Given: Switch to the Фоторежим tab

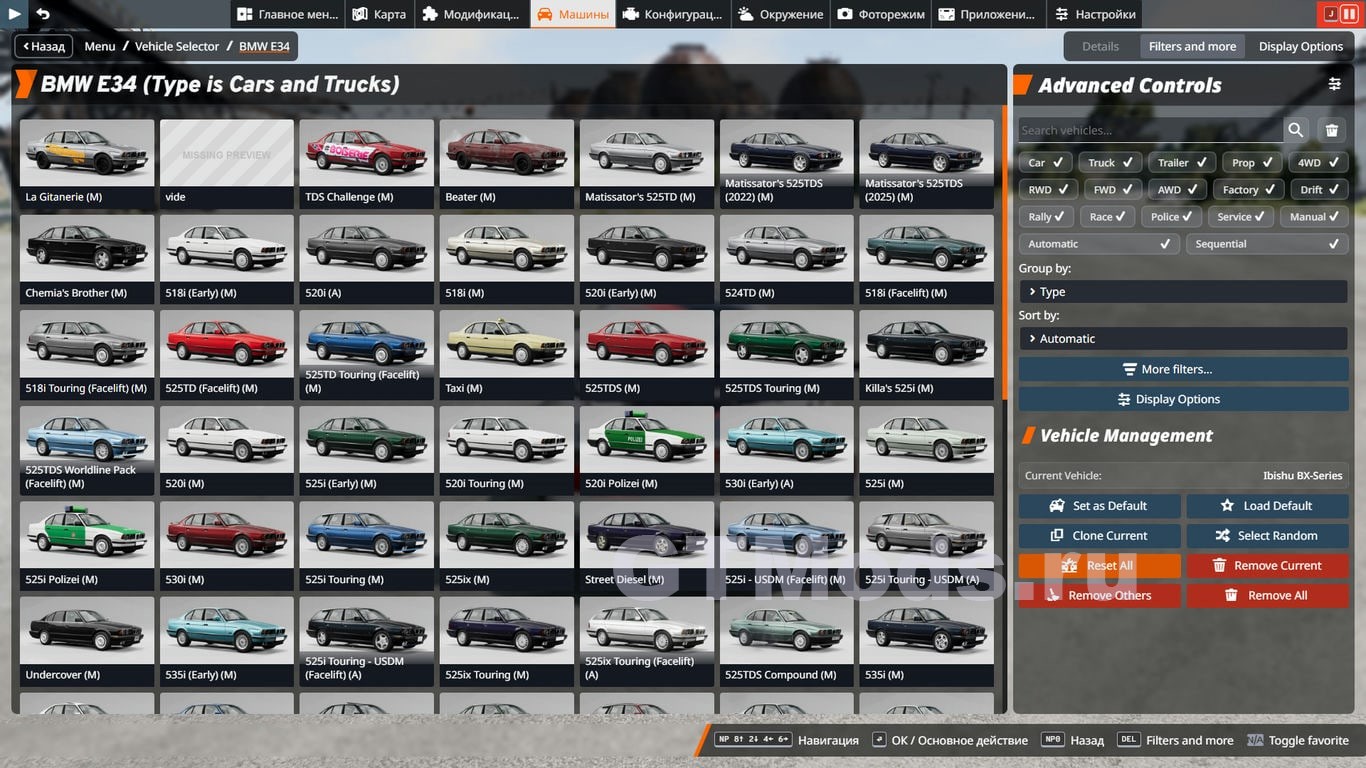Looking at the screenshot, I should click(x=881, y=14).
